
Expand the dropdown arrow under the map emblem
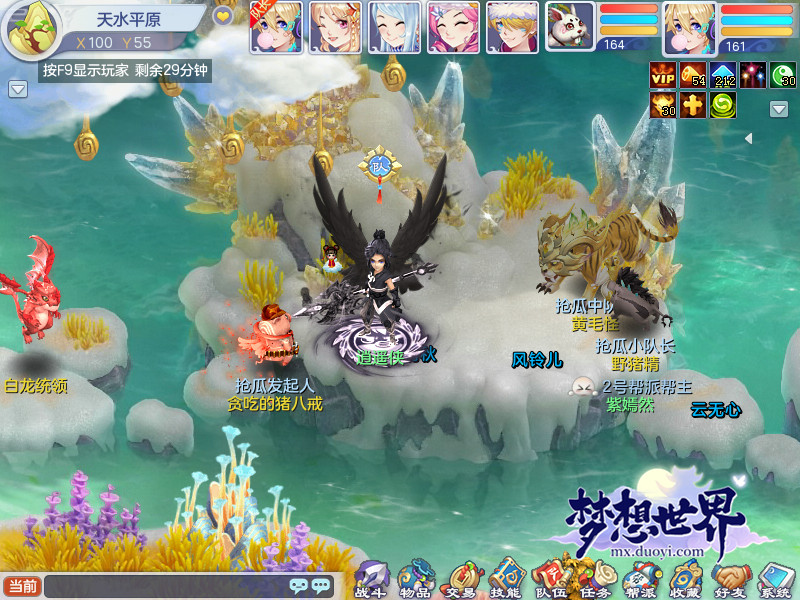click(17, 90)
